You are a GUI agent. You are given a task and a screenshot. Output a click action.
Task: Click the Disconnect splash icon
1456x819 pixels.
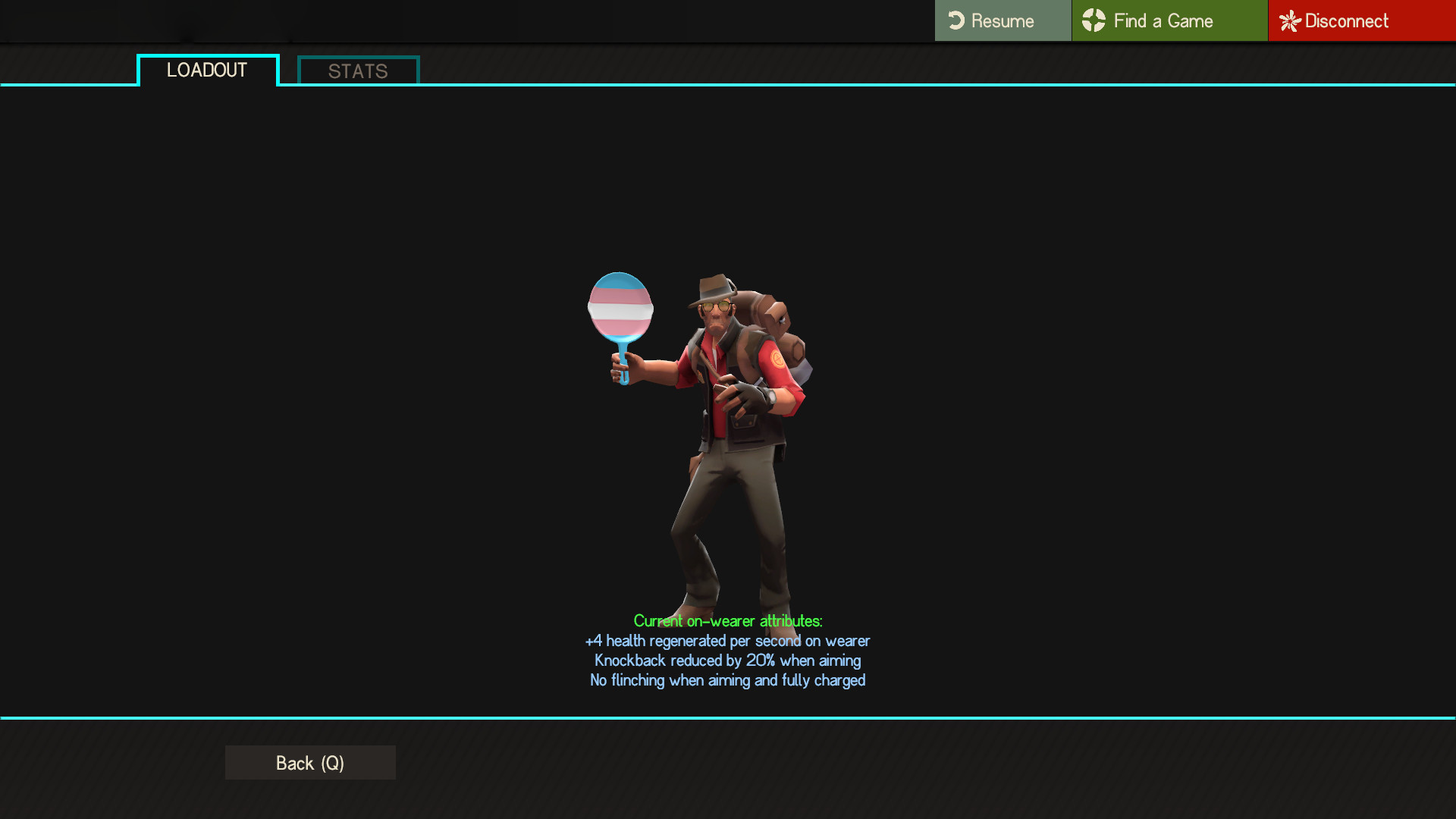coord(1288,20)
